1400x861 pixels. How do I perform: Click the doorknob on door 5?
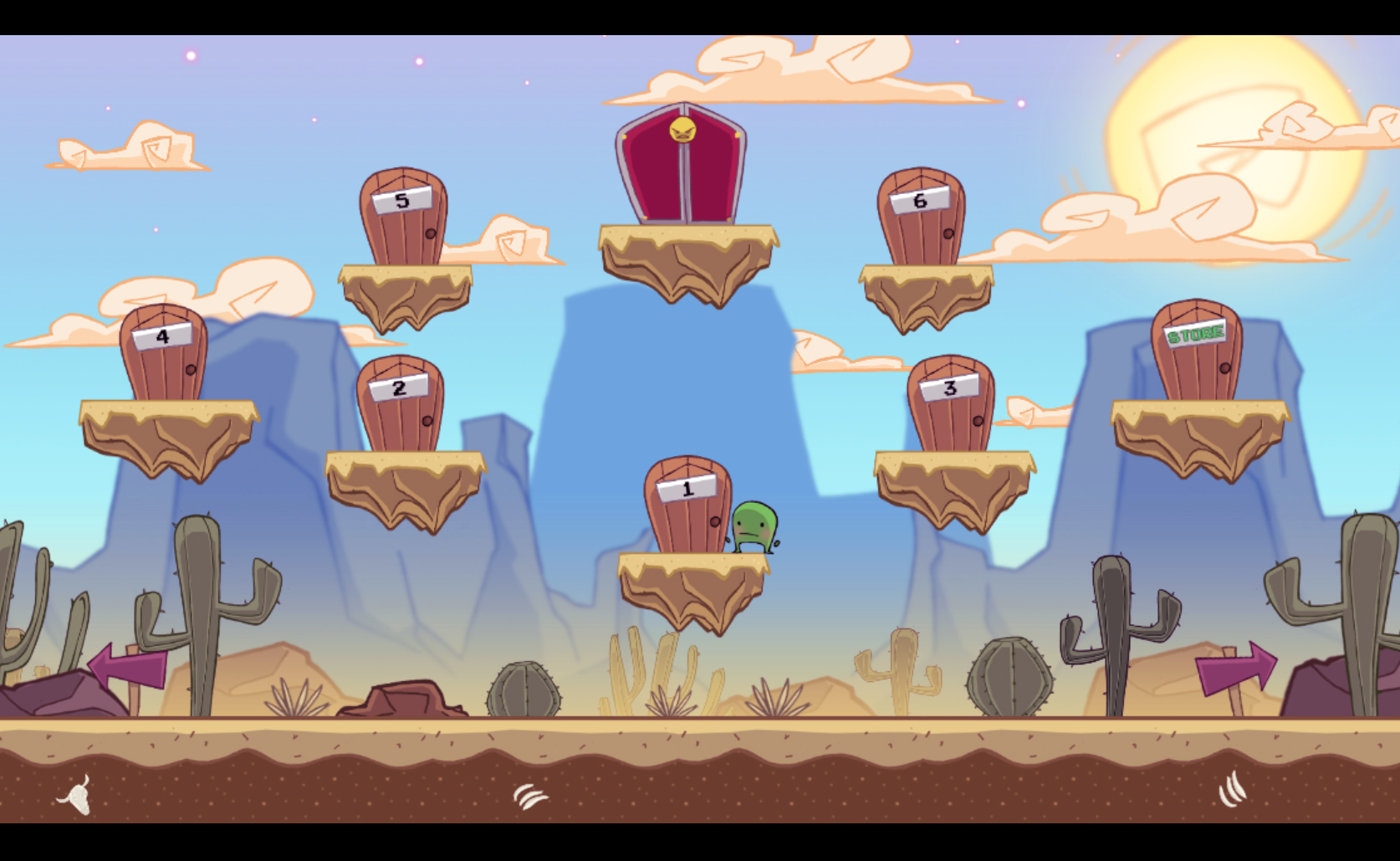pos(432,235)
